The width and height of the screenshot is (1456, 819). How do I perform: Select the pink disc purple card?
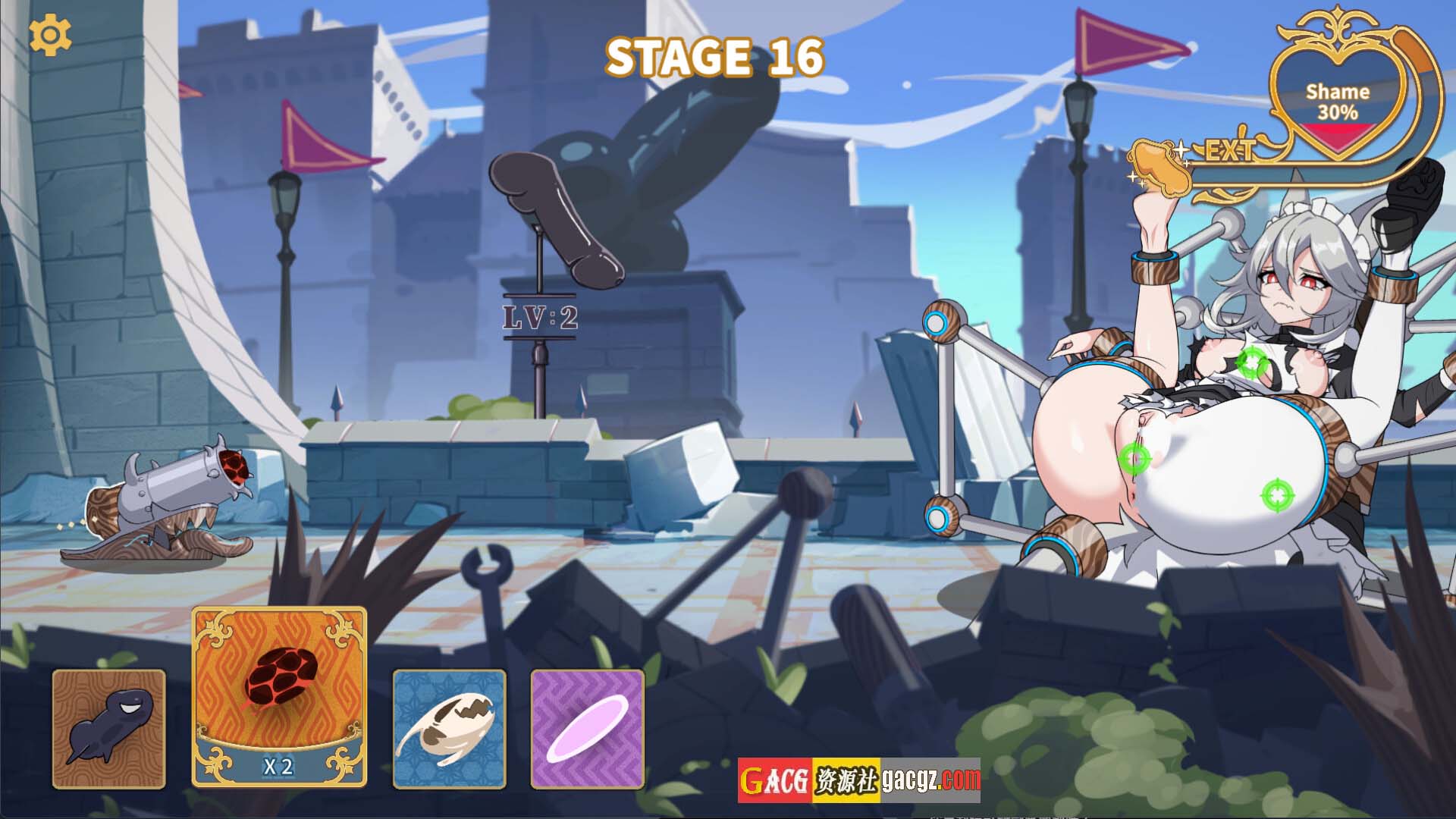point(587,729)
